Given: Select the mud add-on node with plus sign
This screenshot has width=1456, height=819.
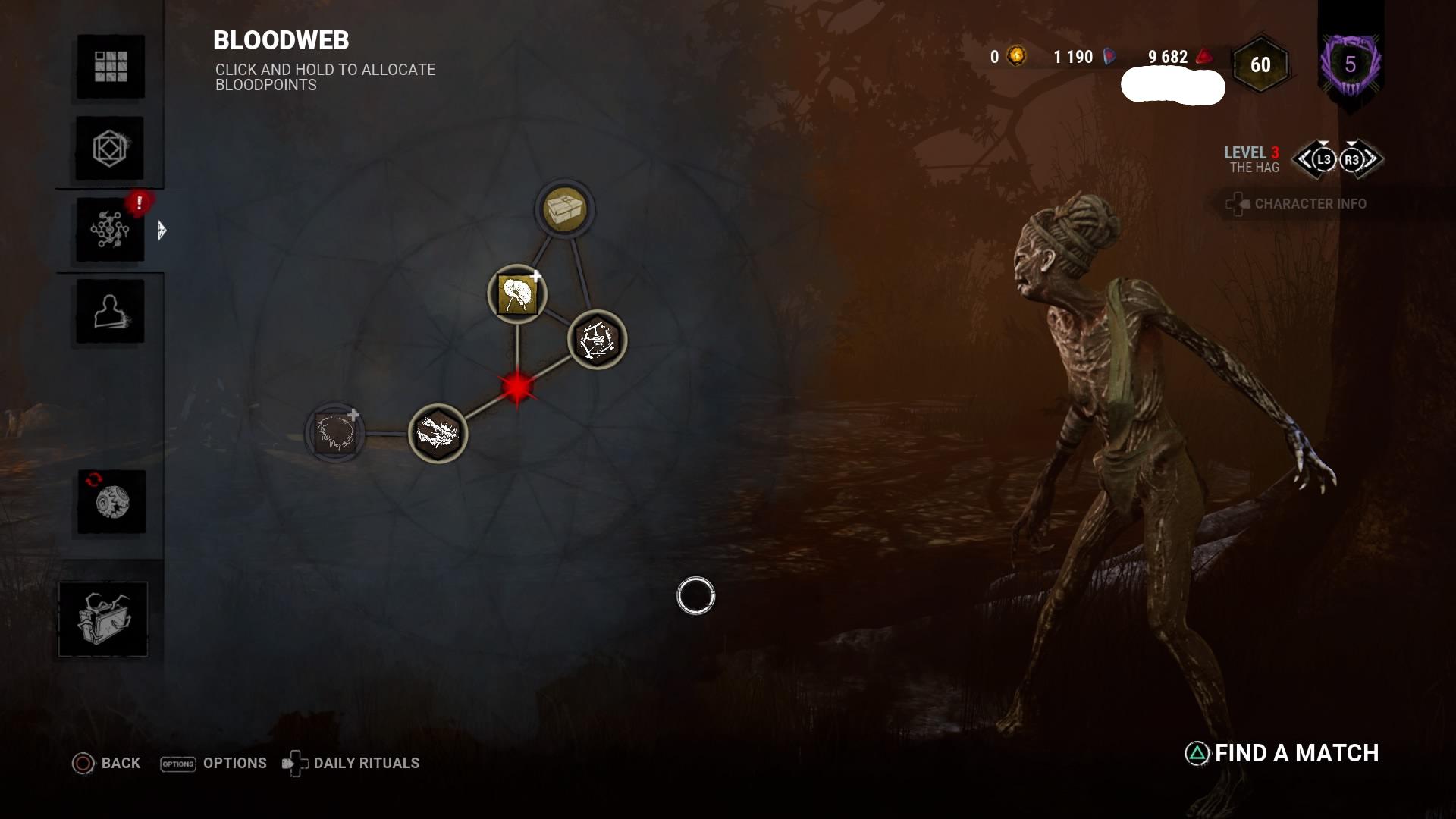Looking at the screenshot, I should click(518, 295).
